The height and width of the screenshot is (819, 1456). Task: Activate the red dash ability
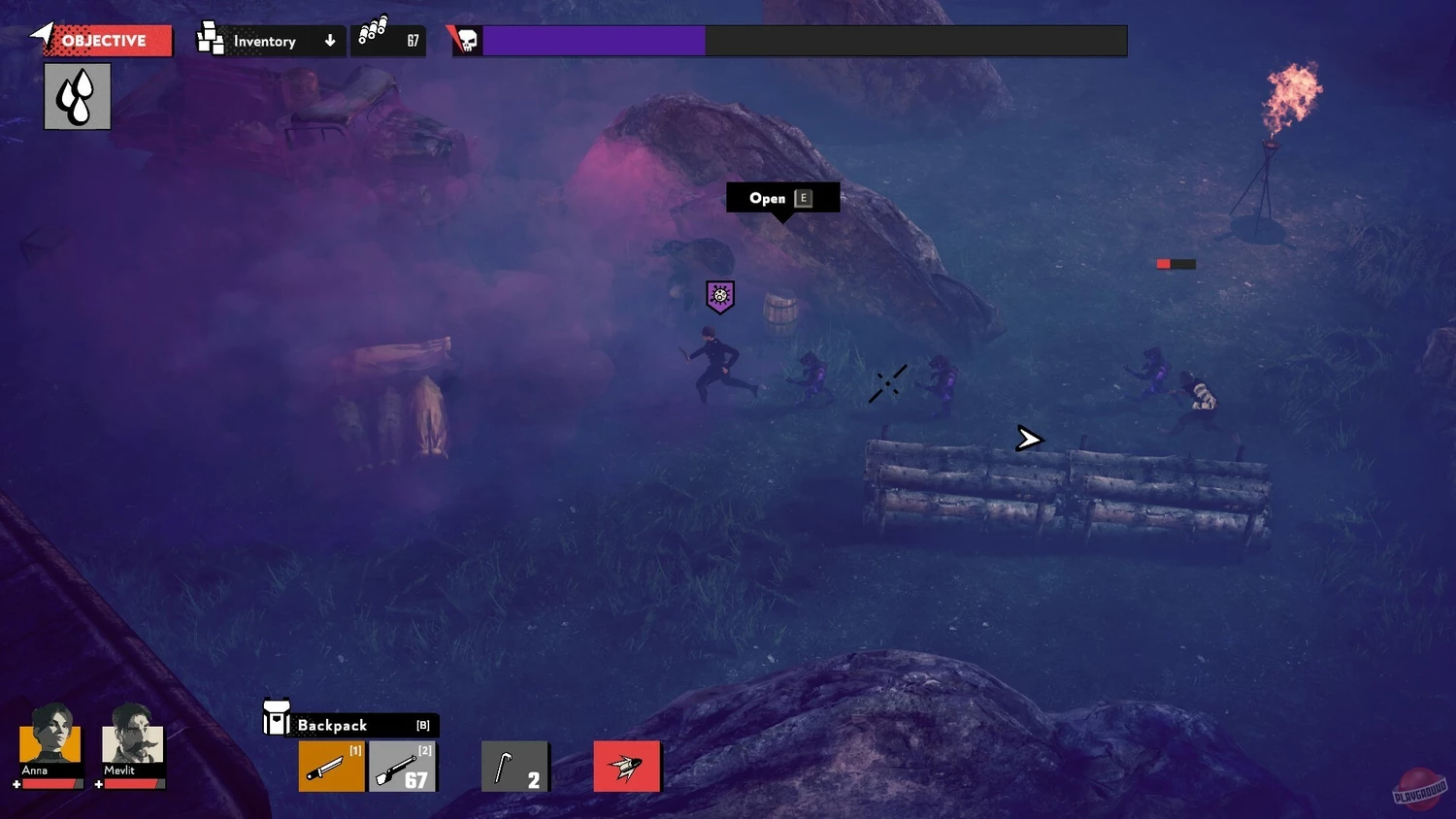[x=627, y=767]
